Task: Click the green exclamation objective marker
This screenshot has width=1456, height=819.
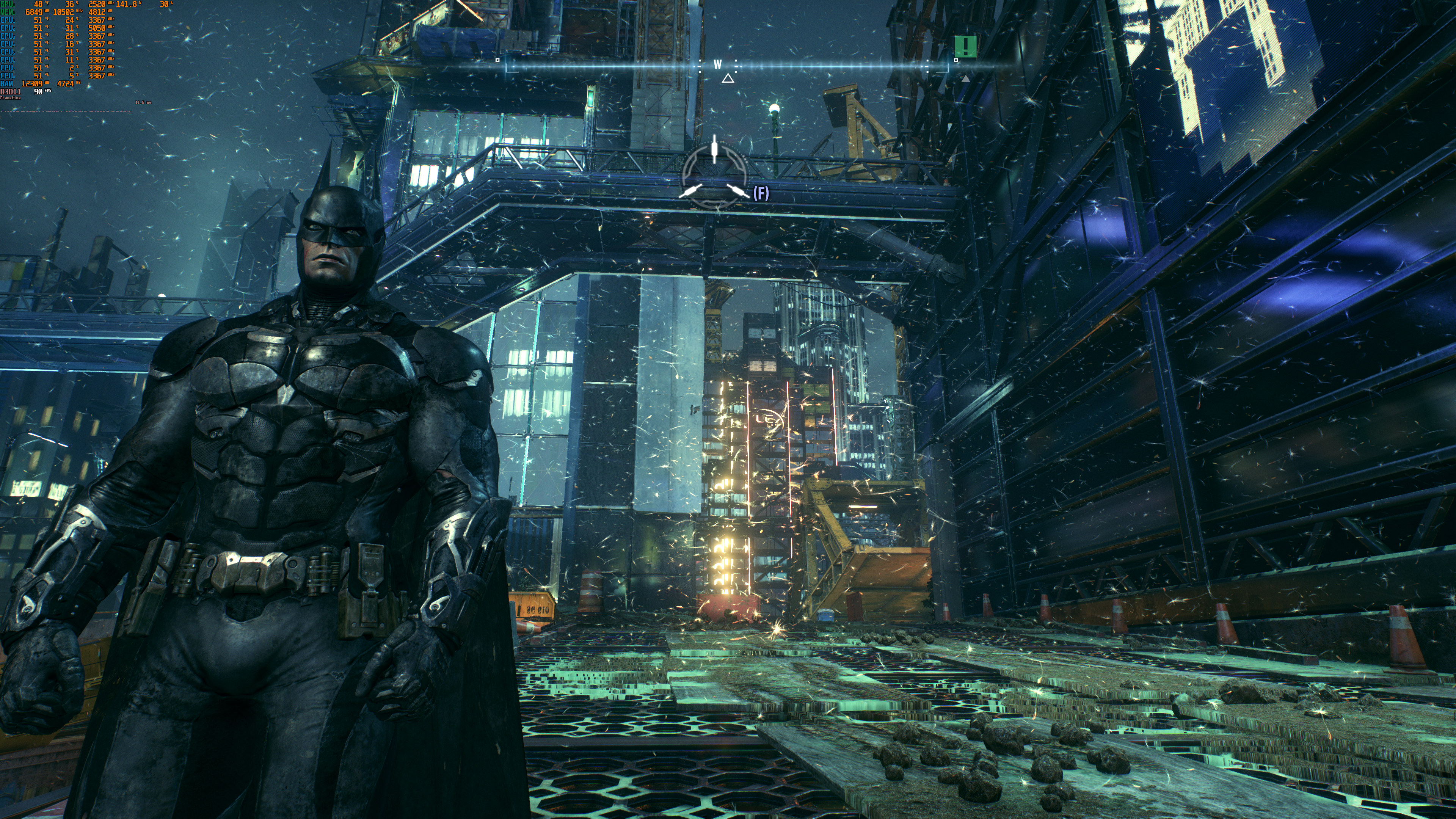Action: (965, 46)
